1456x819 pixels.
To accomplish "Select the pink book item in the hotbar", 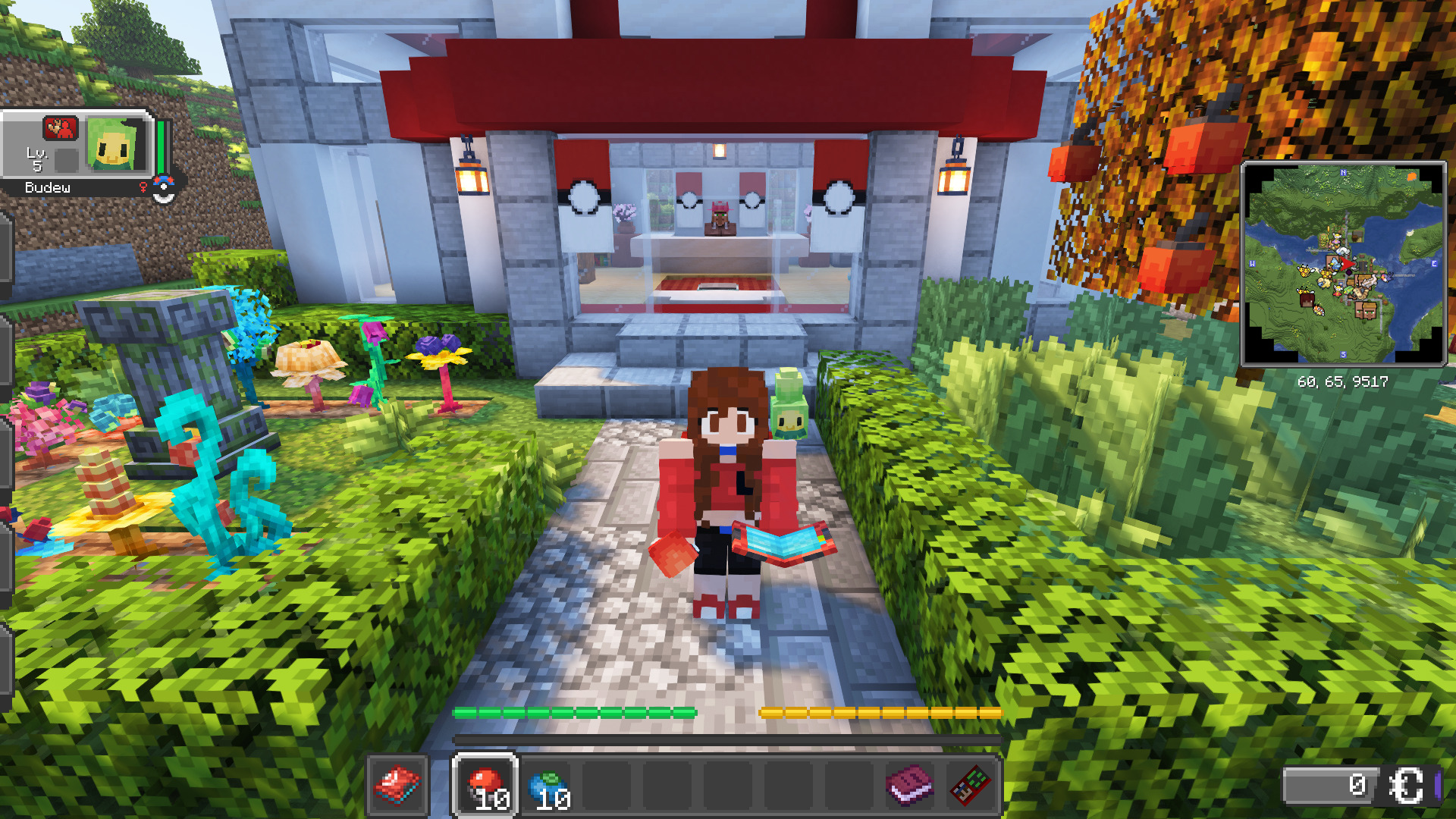I will pyautogui.click(x=908, y=783).
